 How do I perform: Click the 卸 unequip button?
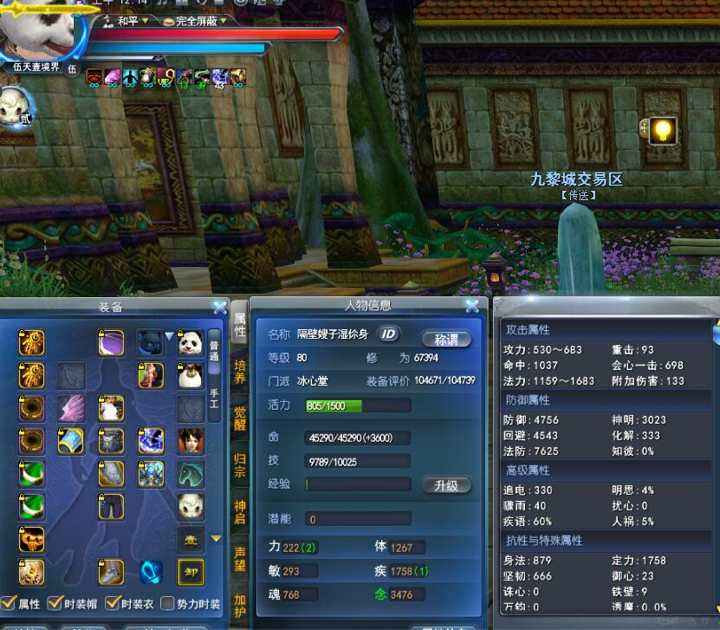(x=190, y=571)
